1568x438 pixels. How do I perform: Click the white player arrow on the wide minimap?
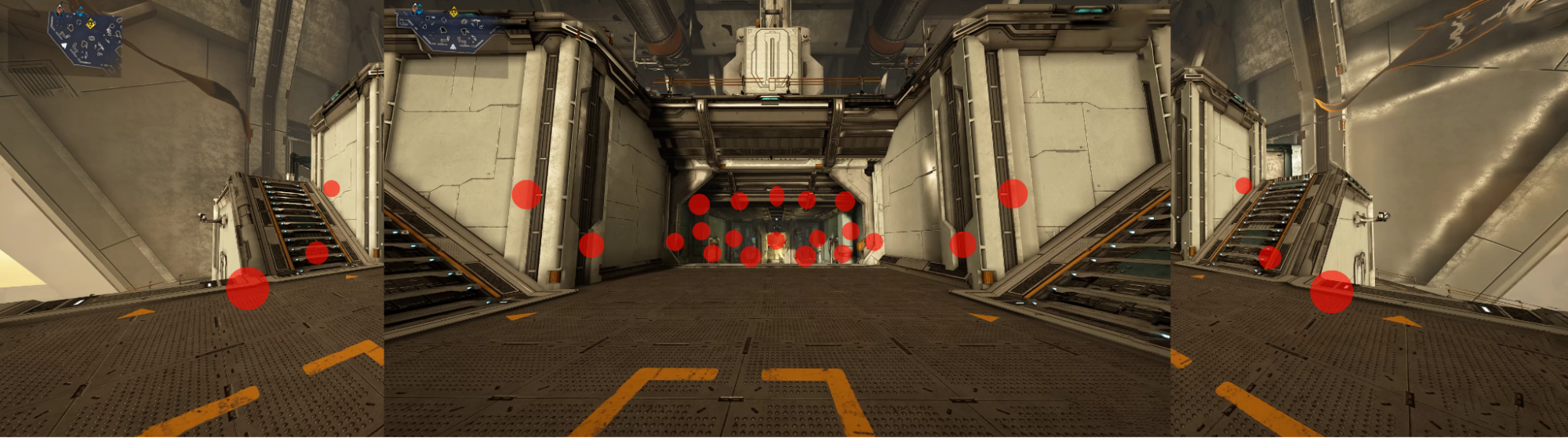(453, 47)
